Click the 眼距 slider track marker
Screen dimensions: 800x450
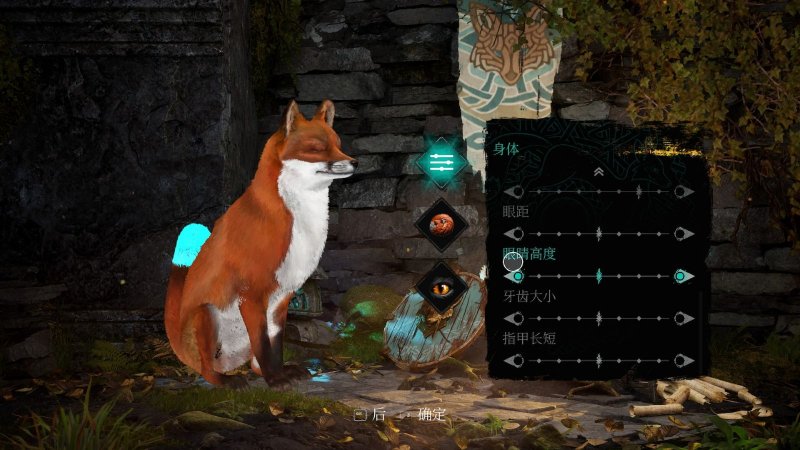599,234
